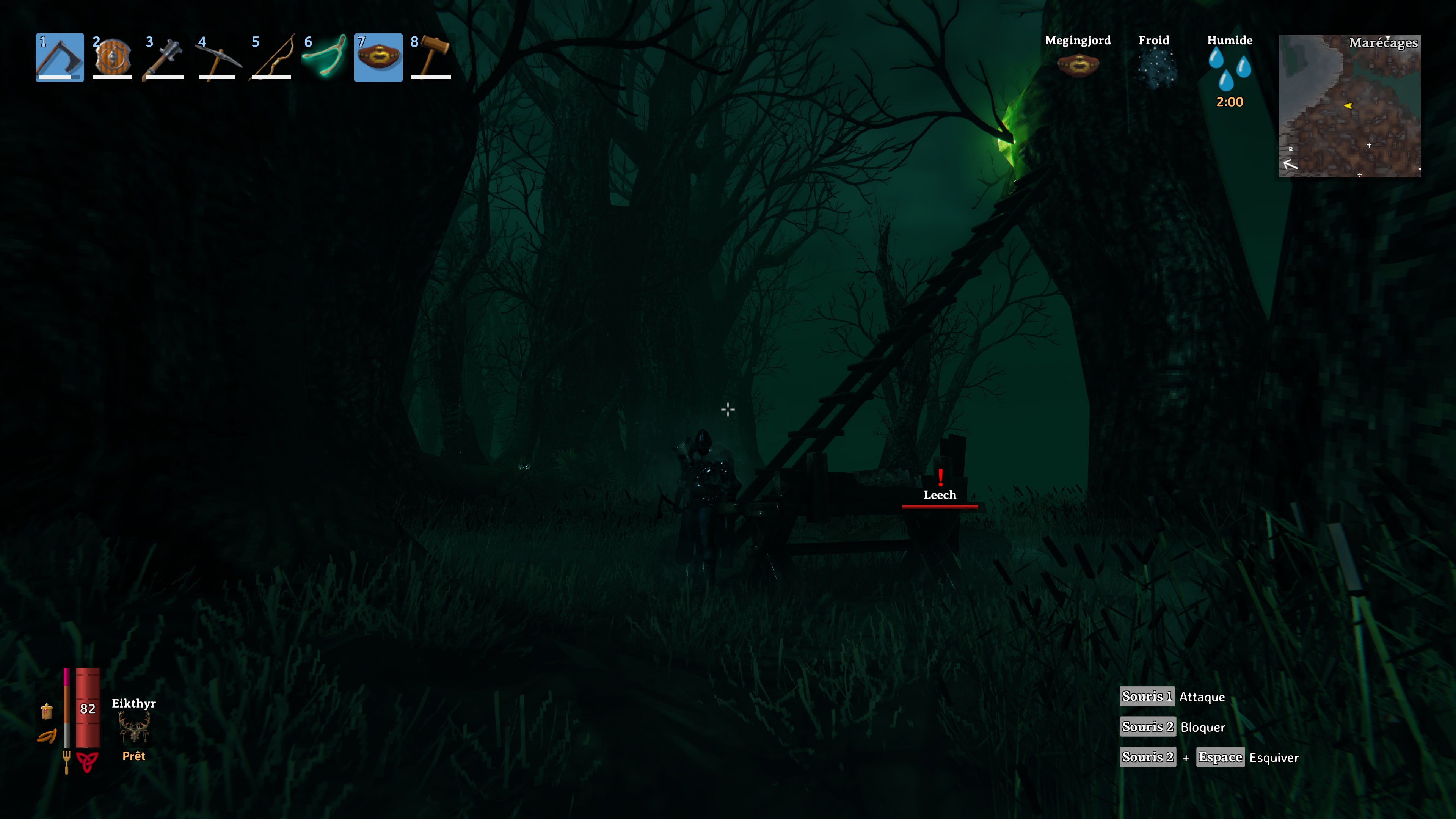Equip the round wooden shield
The image size is (1456, 819).
click(112, 58)
